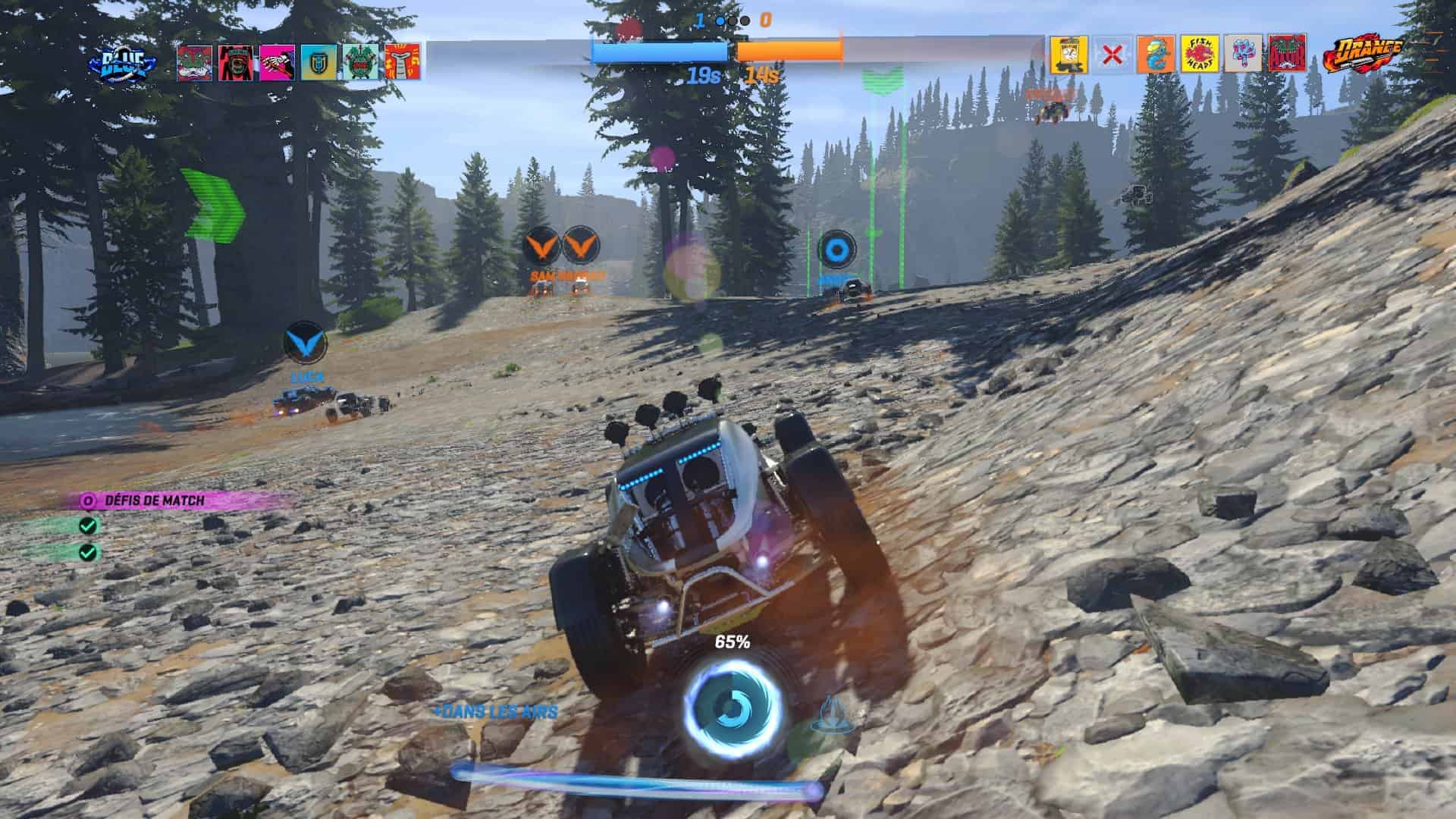Select the eliminated player's red X tile

click(x=1112, y=54)
